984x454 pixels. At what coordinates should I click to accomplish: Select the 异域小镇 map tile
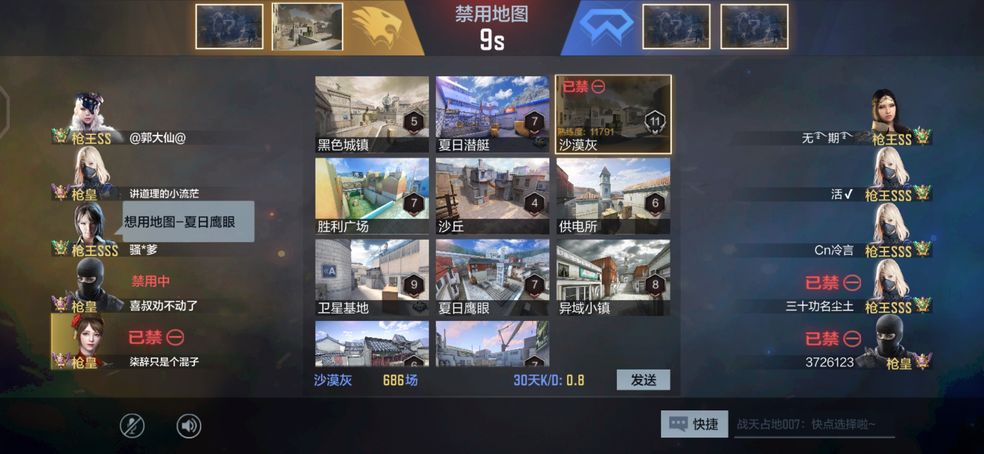[x=613, y=276]
